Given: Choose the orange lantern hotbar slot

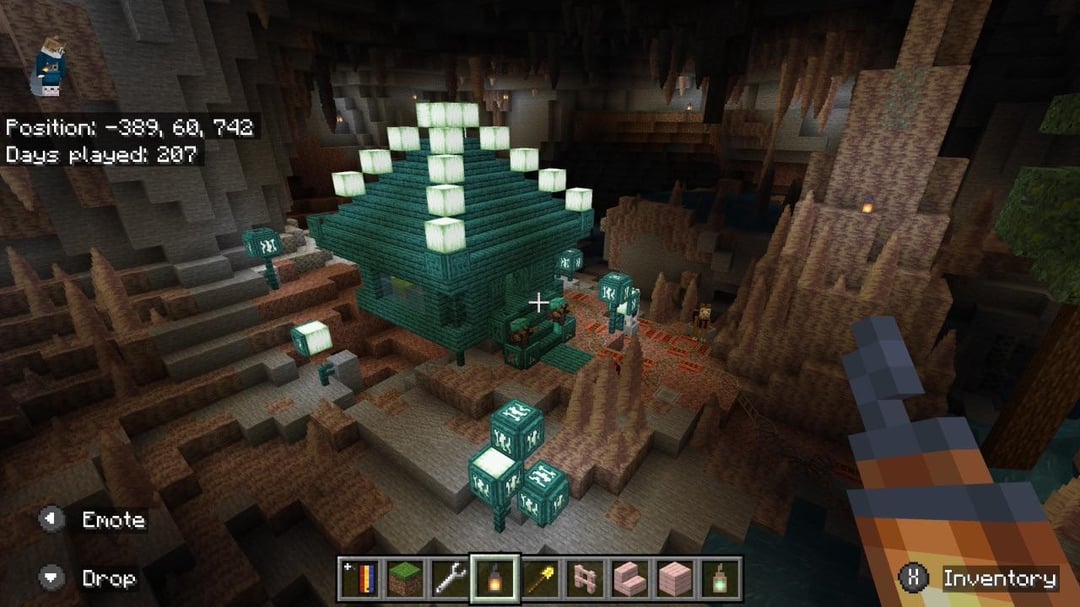Looking at the screenshot, I should (495, 578).
